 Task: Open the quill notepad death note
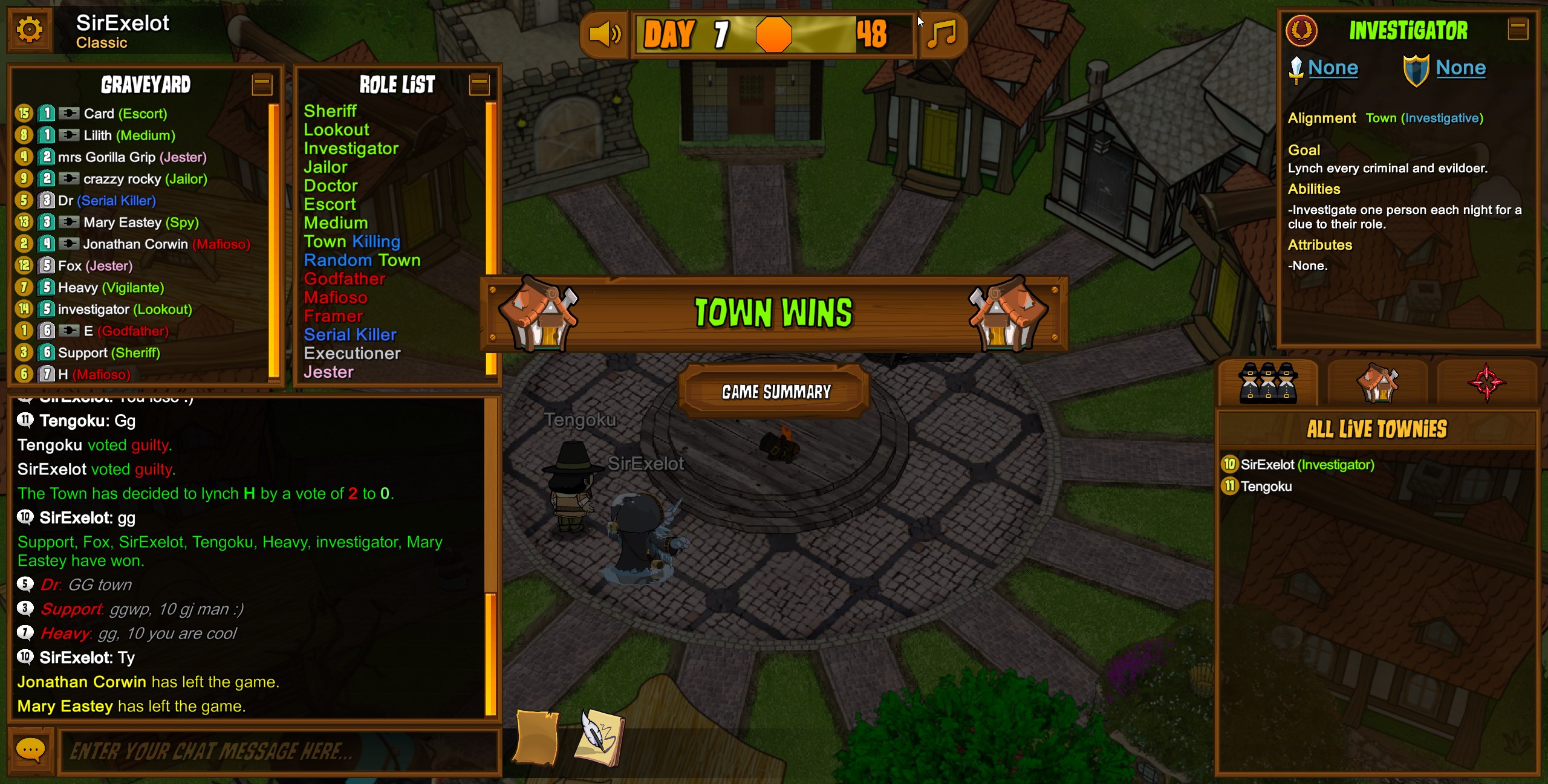(600, 737)
